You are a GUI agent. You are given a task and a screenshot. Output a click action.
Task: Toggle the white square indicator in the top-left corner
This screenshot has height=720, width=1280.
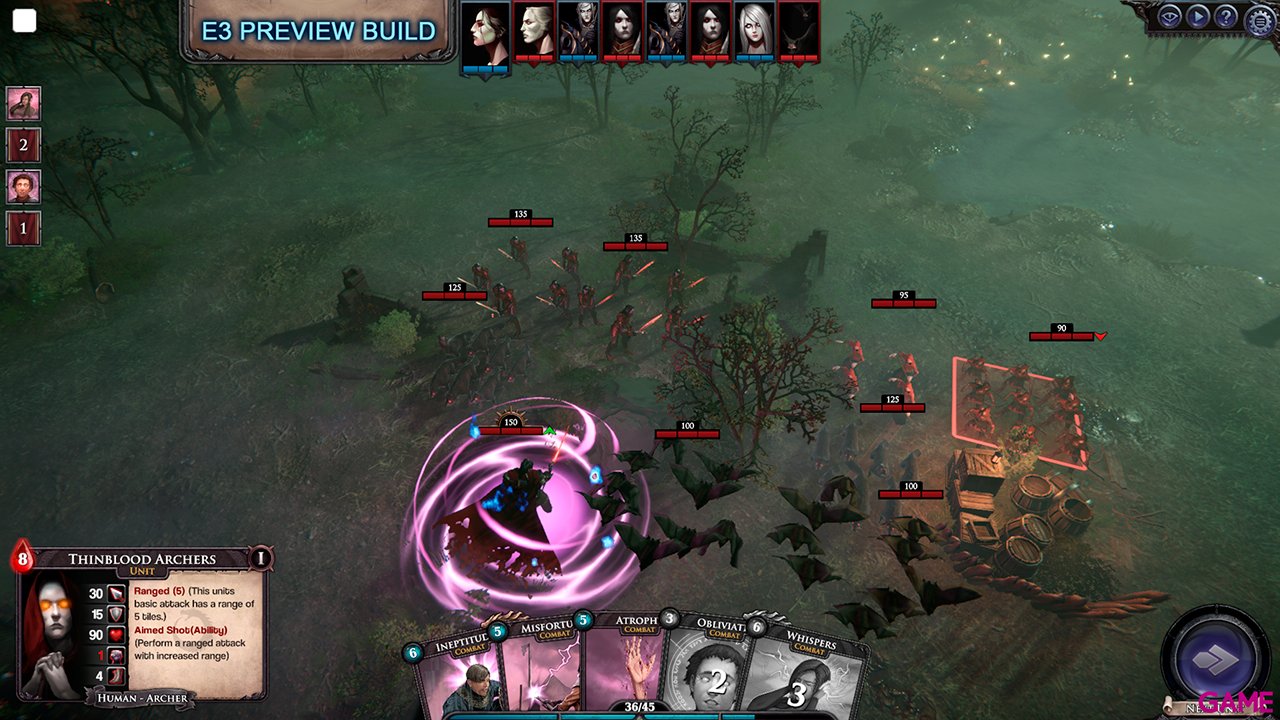(24, 20)
